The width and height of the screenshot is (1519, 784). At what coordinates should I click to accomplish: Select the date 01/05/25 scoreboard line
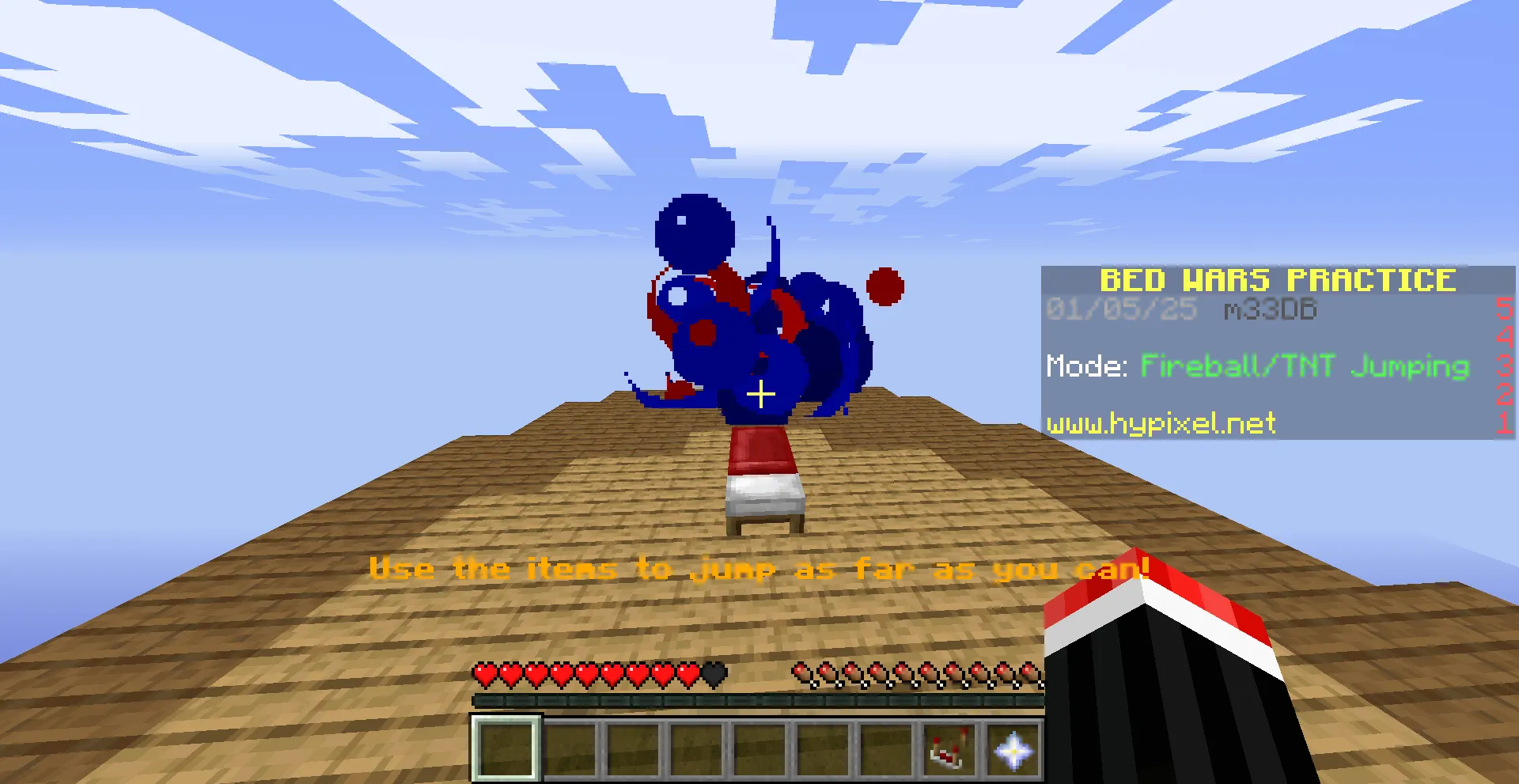tap(1120, 309)
